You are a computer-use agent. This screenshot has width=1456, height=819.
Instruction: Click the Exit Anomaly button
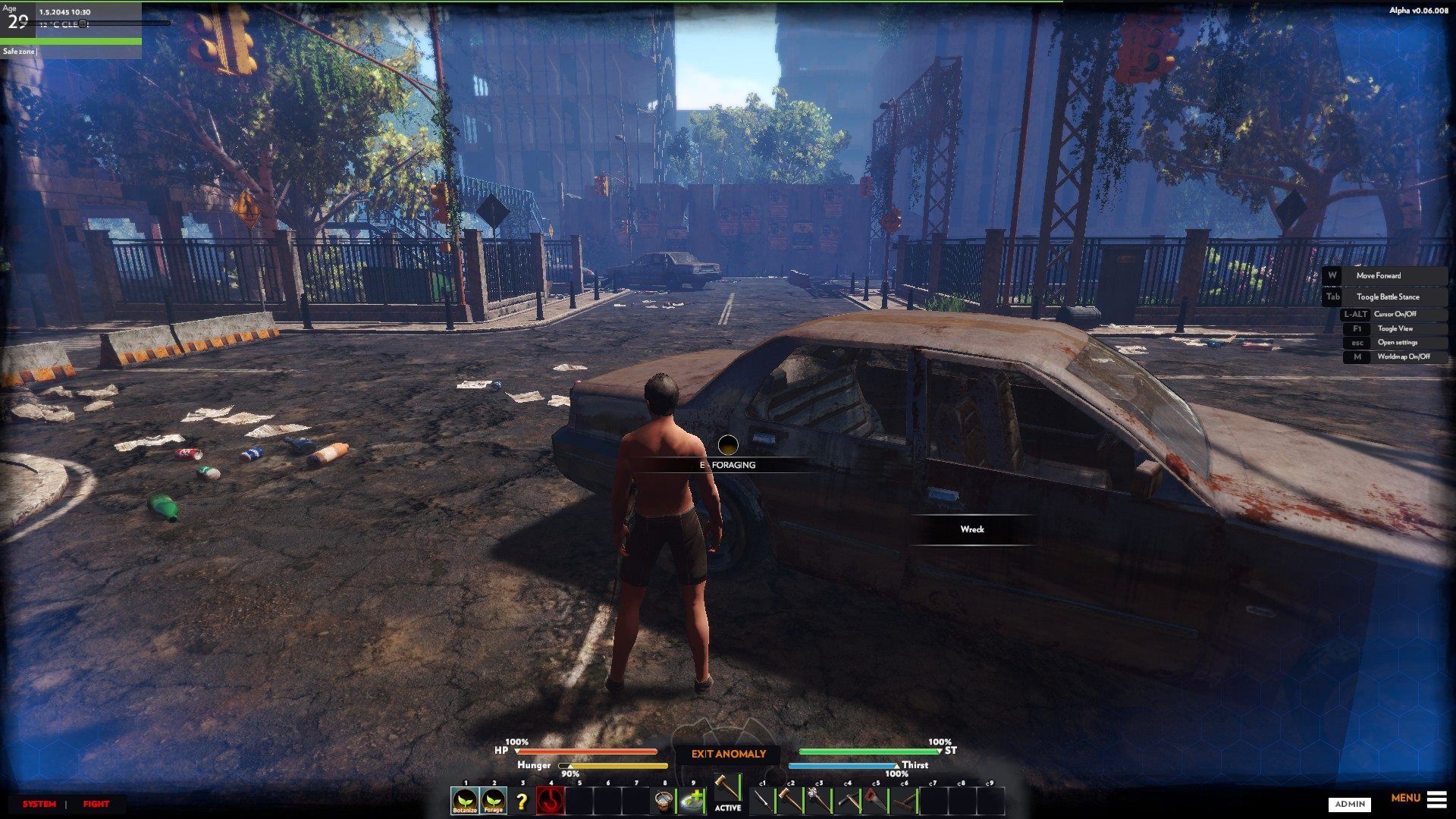[728, 754]
